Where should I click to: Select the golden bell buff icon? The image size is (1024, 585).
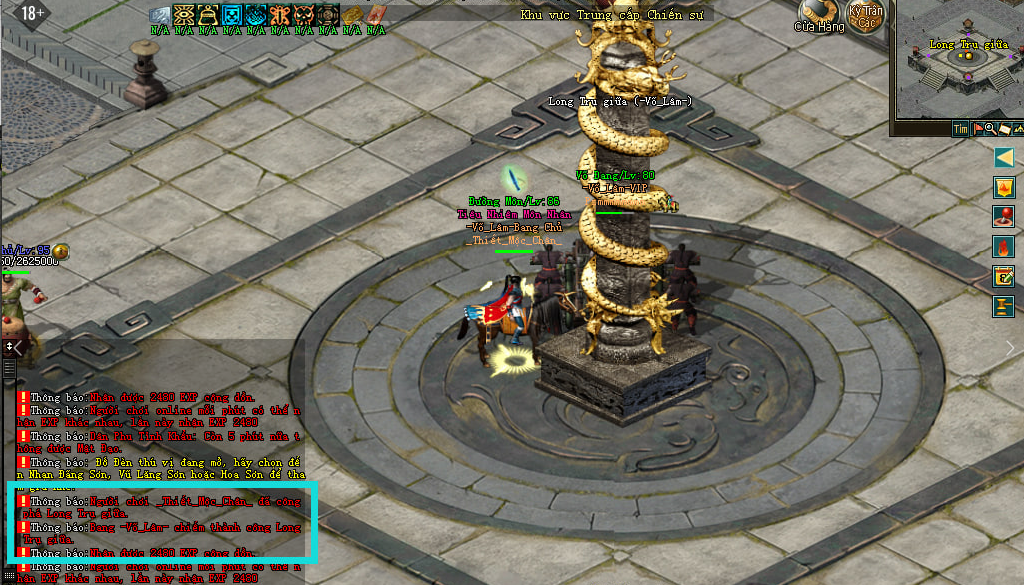[208, 14]
